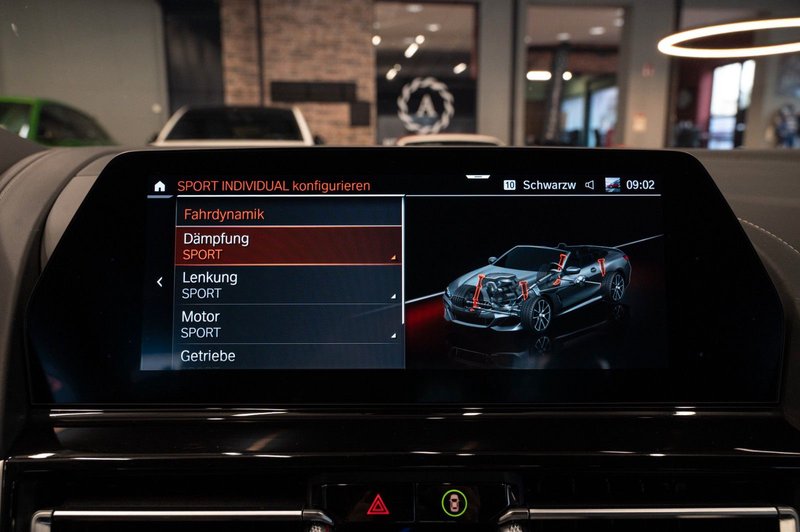Select the Dämpfung SPORT entry
800x532 pixels.
(288, 246)
